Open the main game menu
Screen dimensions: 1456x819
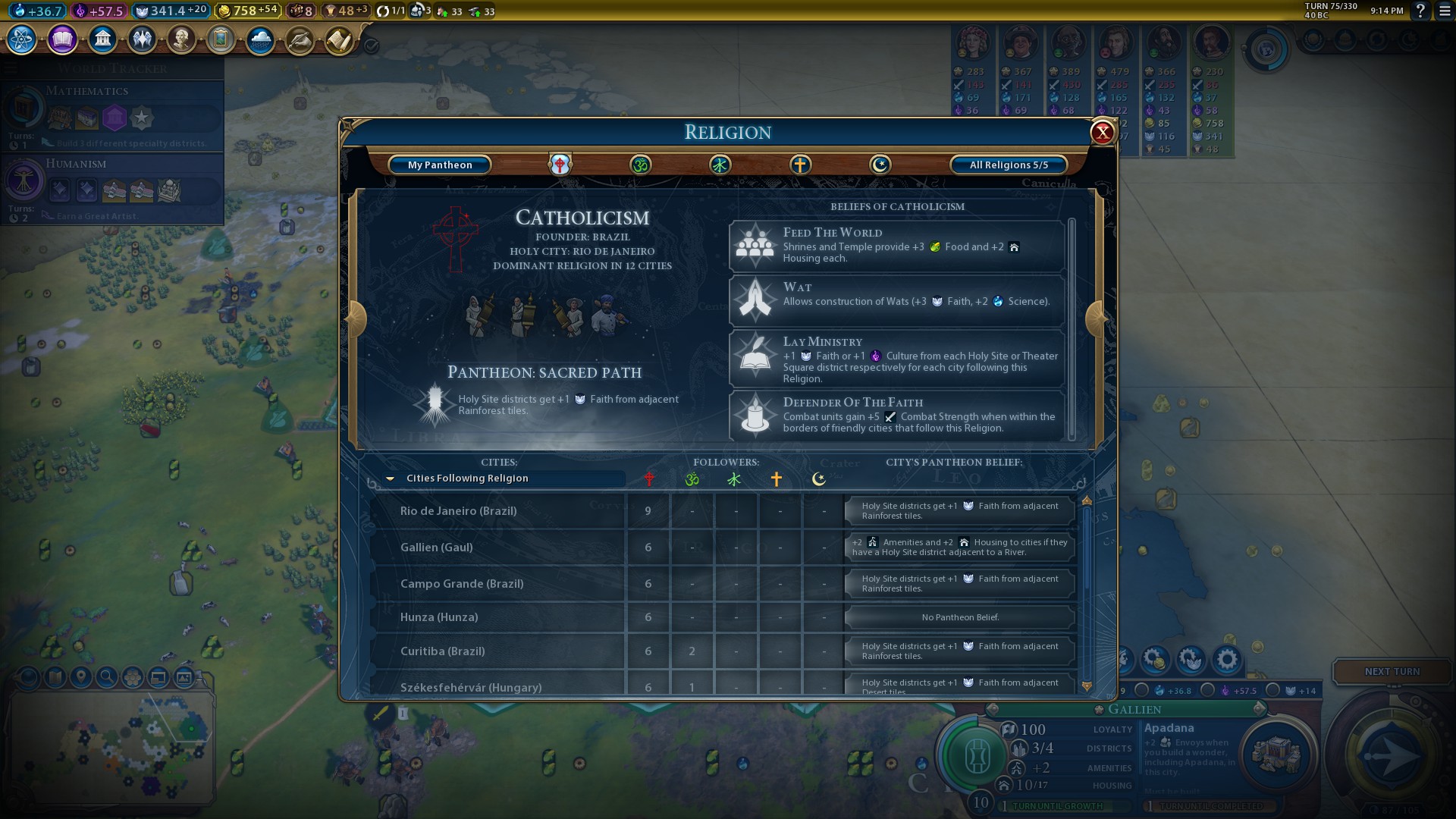1445,11
